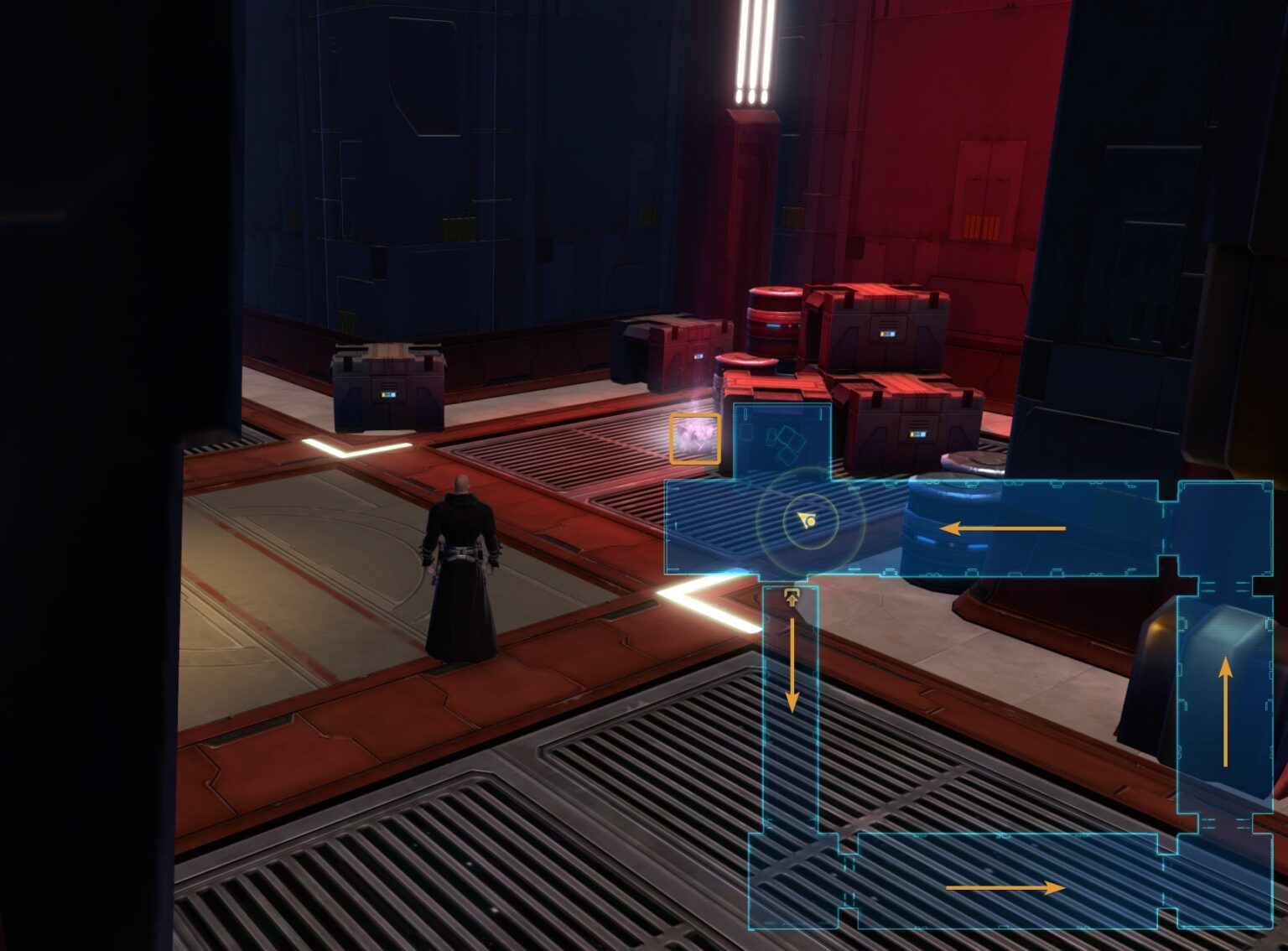
Task: Click the blue display strip on the red barrel
Action: tap(771, 326)
